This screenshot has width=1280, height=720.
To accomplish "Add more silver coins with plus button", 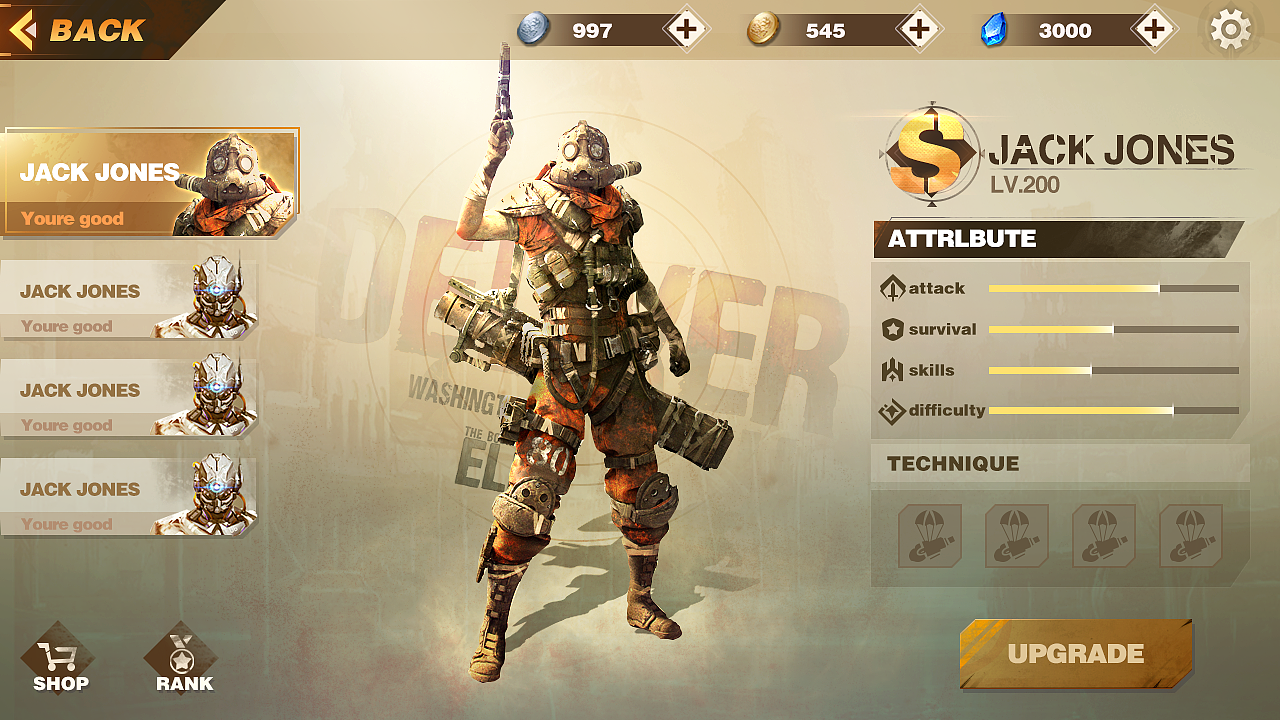I will pos(686,30).
